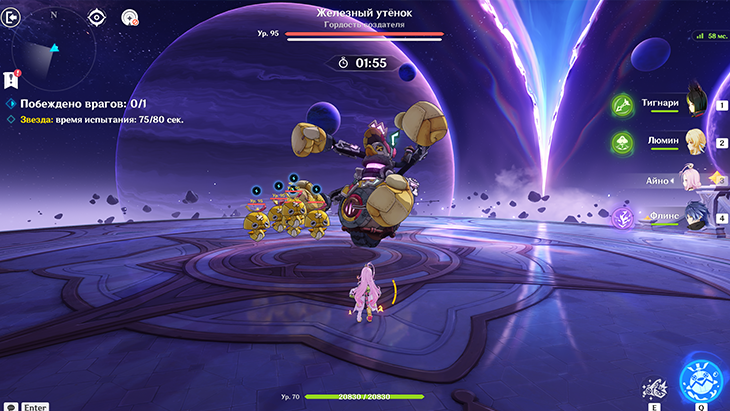Image resolution: width=730 pixels, height=411 pixels.
Task: Click the radar icon with red badge
Action: click(x=130, y=17)
